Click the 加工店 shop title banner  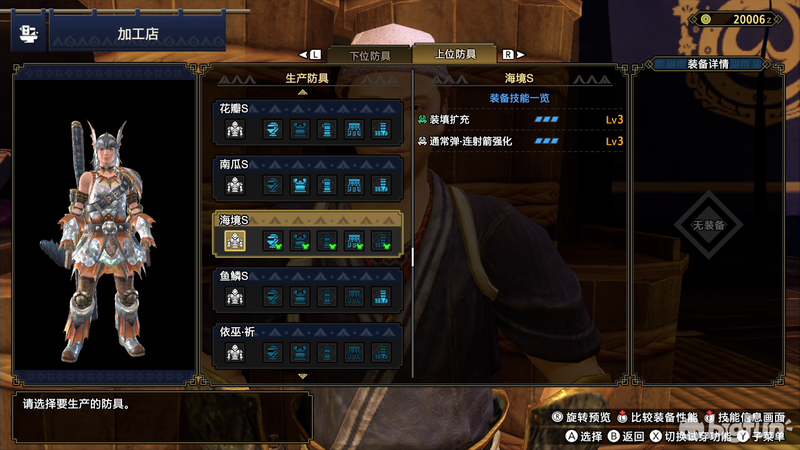tap(121, 35)
